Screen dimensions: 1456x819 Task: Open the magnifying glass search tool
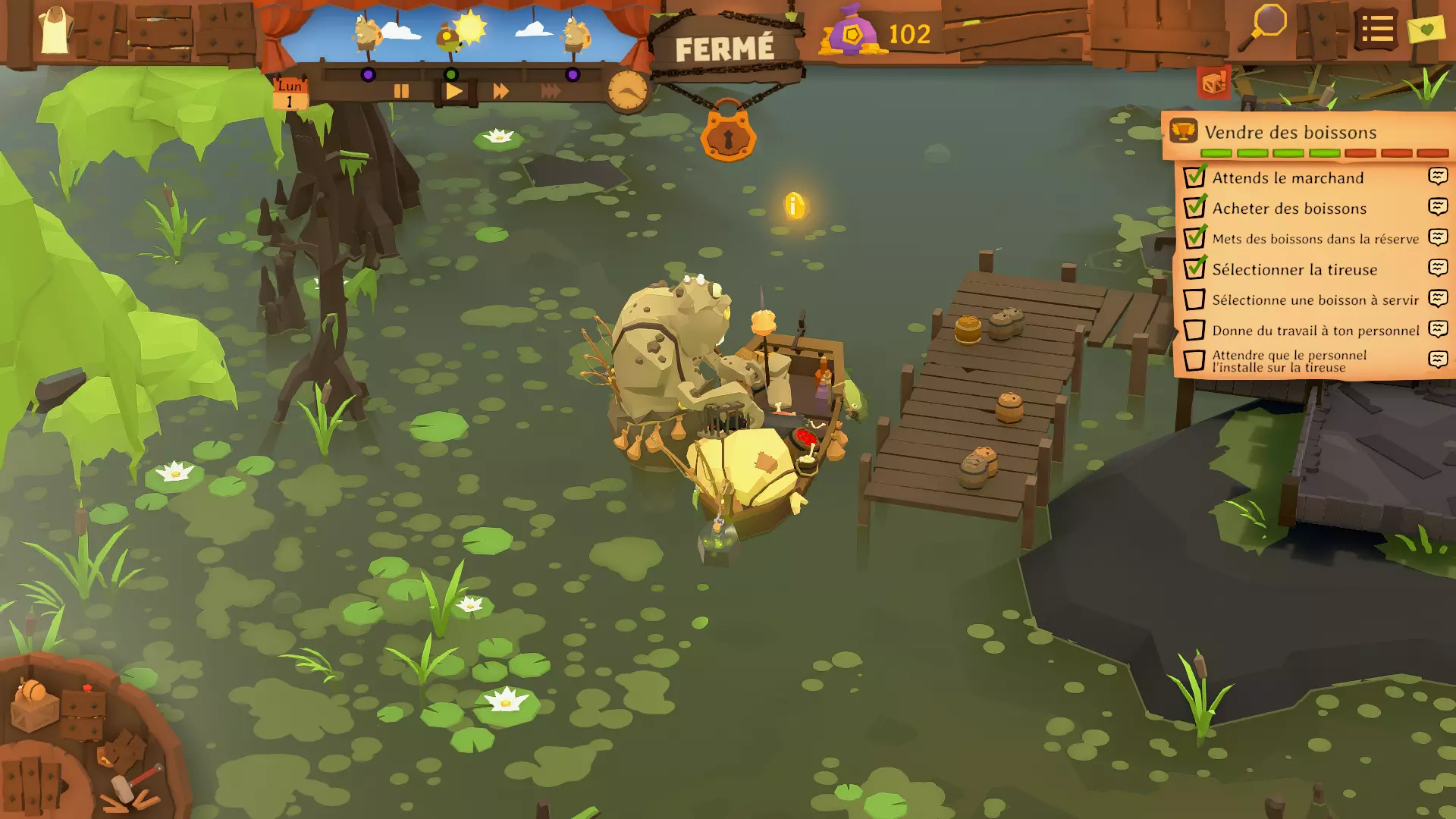[x=1263, y=27]
